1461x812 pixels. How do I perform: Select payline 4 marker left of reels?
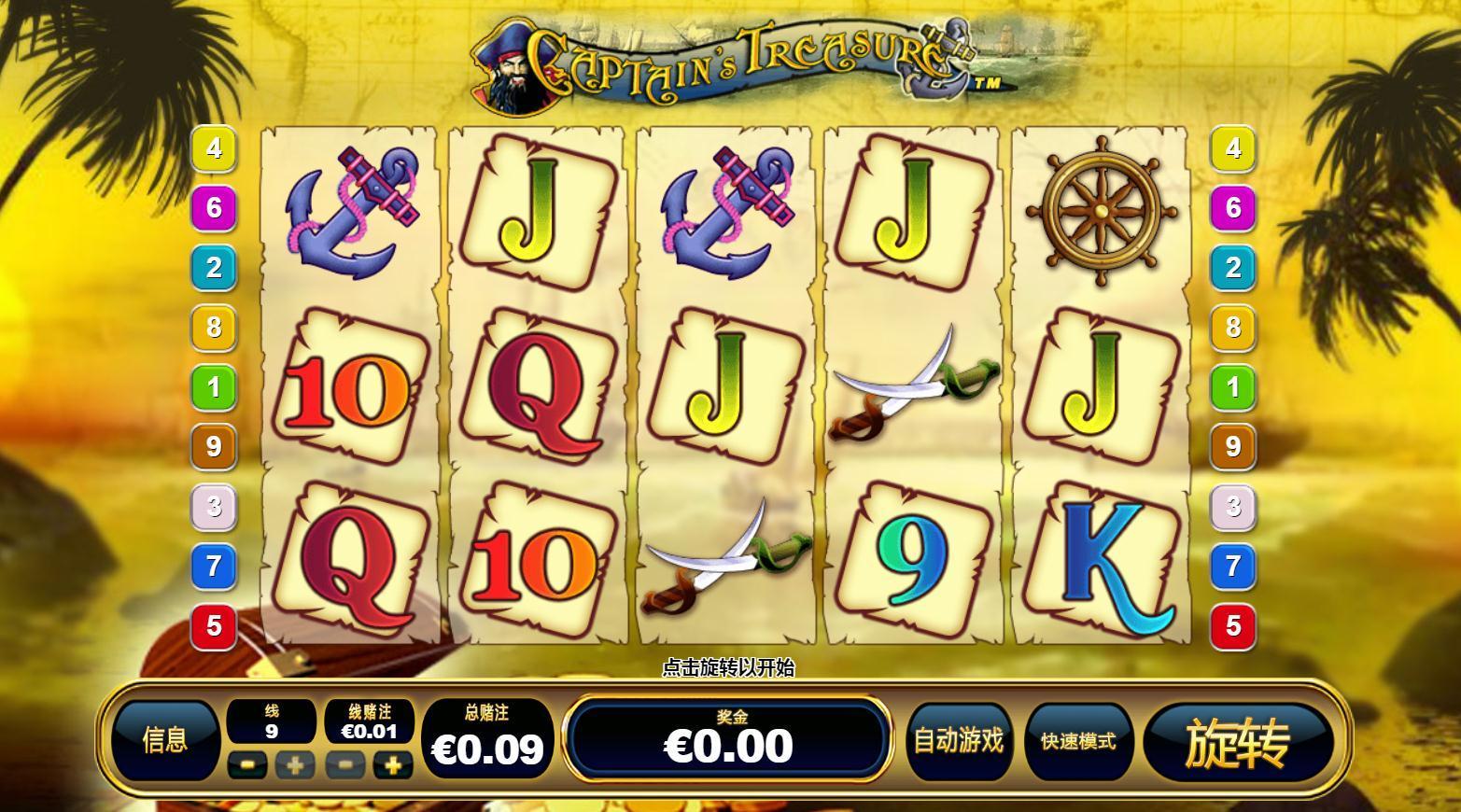[214, 148]
